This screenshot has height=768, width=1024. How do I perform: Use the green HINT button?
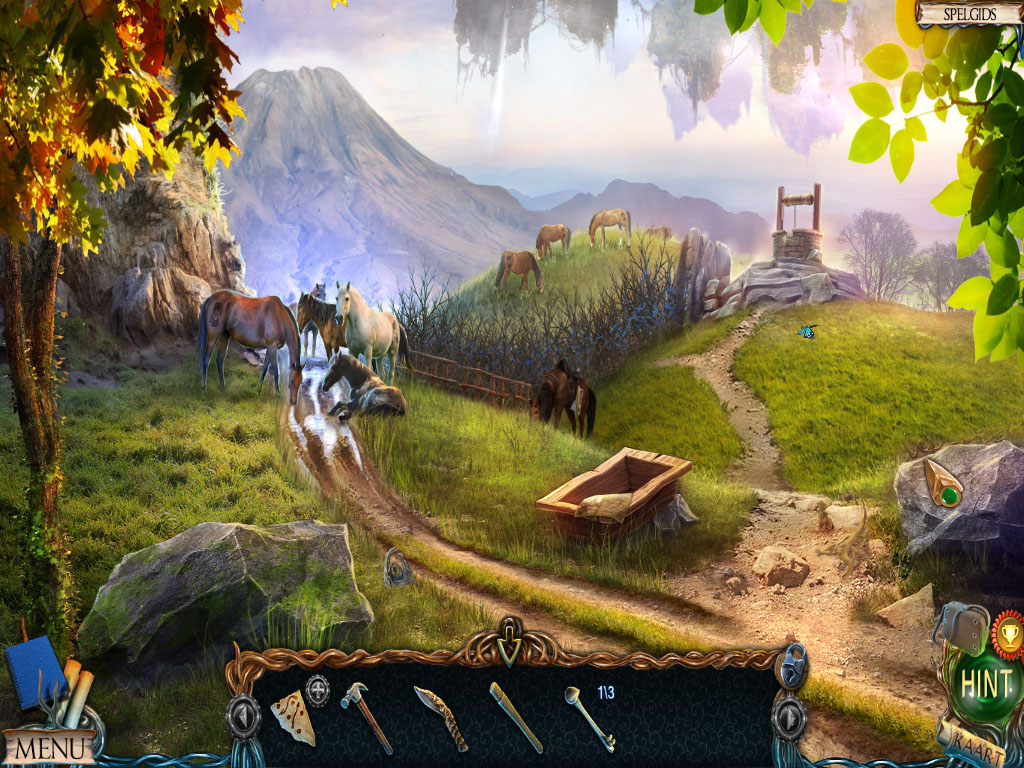[x=985, y=683]
